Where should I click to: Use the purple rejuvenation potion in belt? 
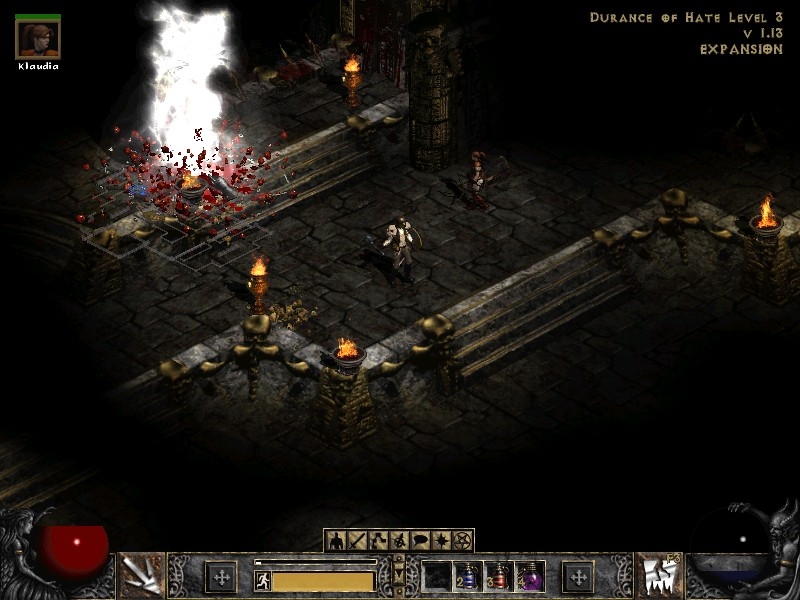point(530,577)
